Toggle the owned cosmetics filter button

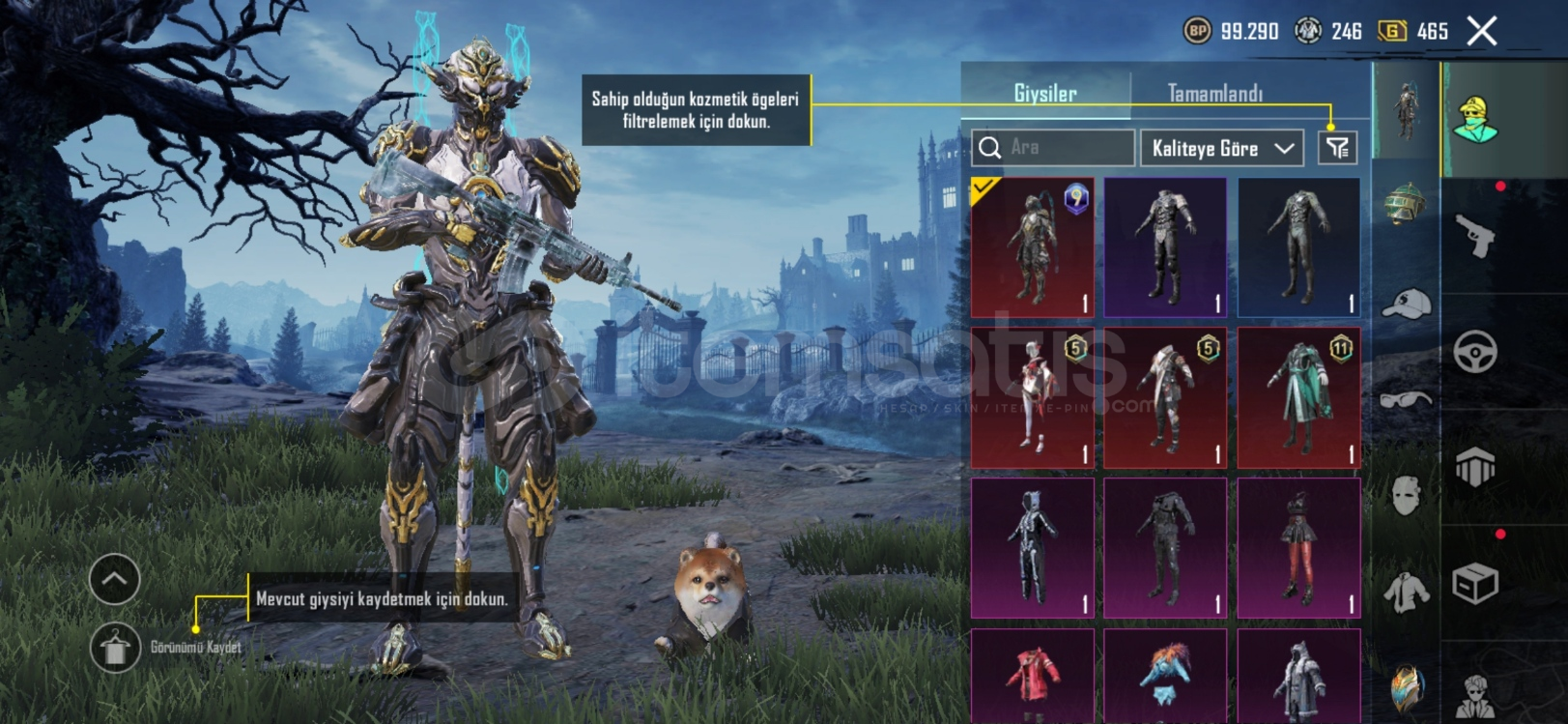pos(1337,148)
